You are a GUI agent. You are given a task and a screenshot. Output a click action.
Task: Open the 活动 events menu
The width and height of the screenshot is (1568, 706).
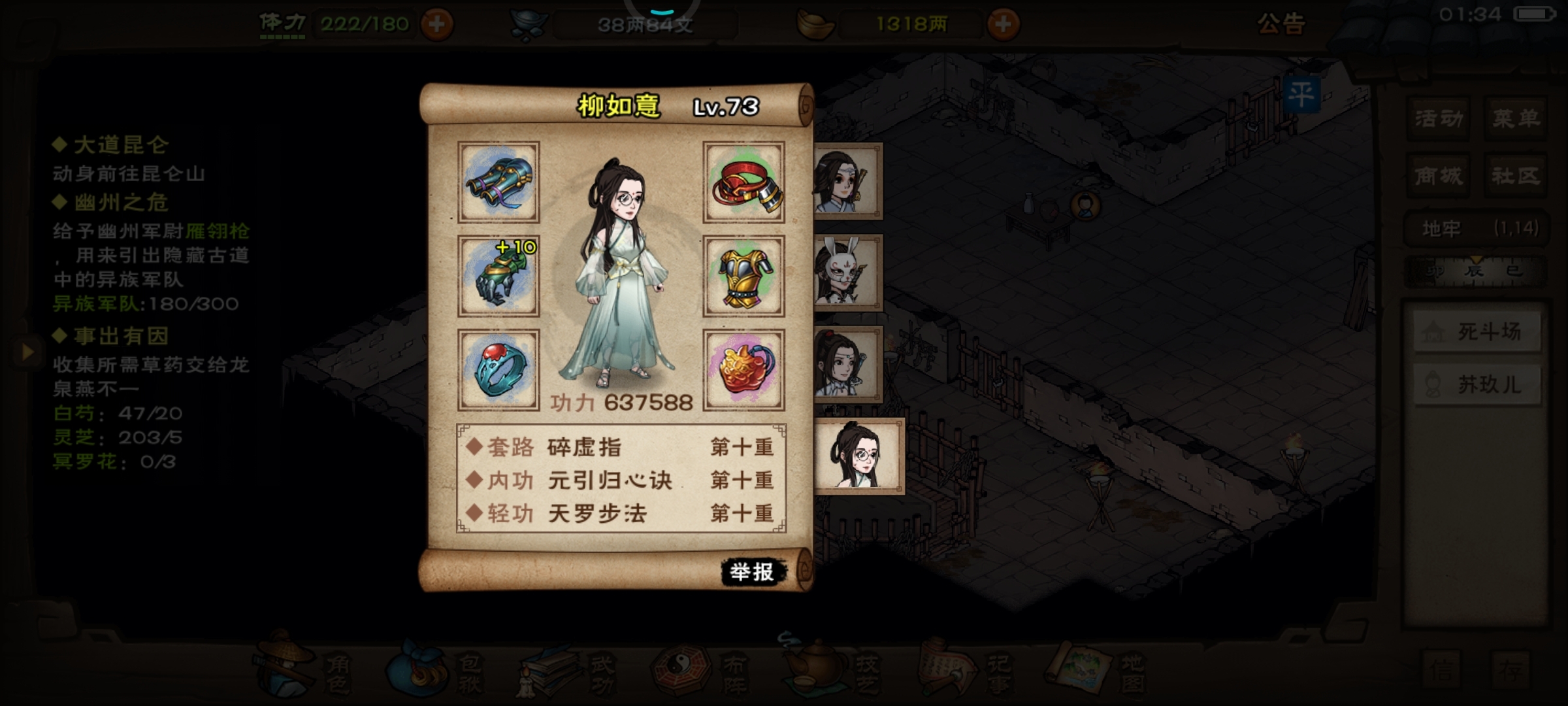tap(1438, 119)
